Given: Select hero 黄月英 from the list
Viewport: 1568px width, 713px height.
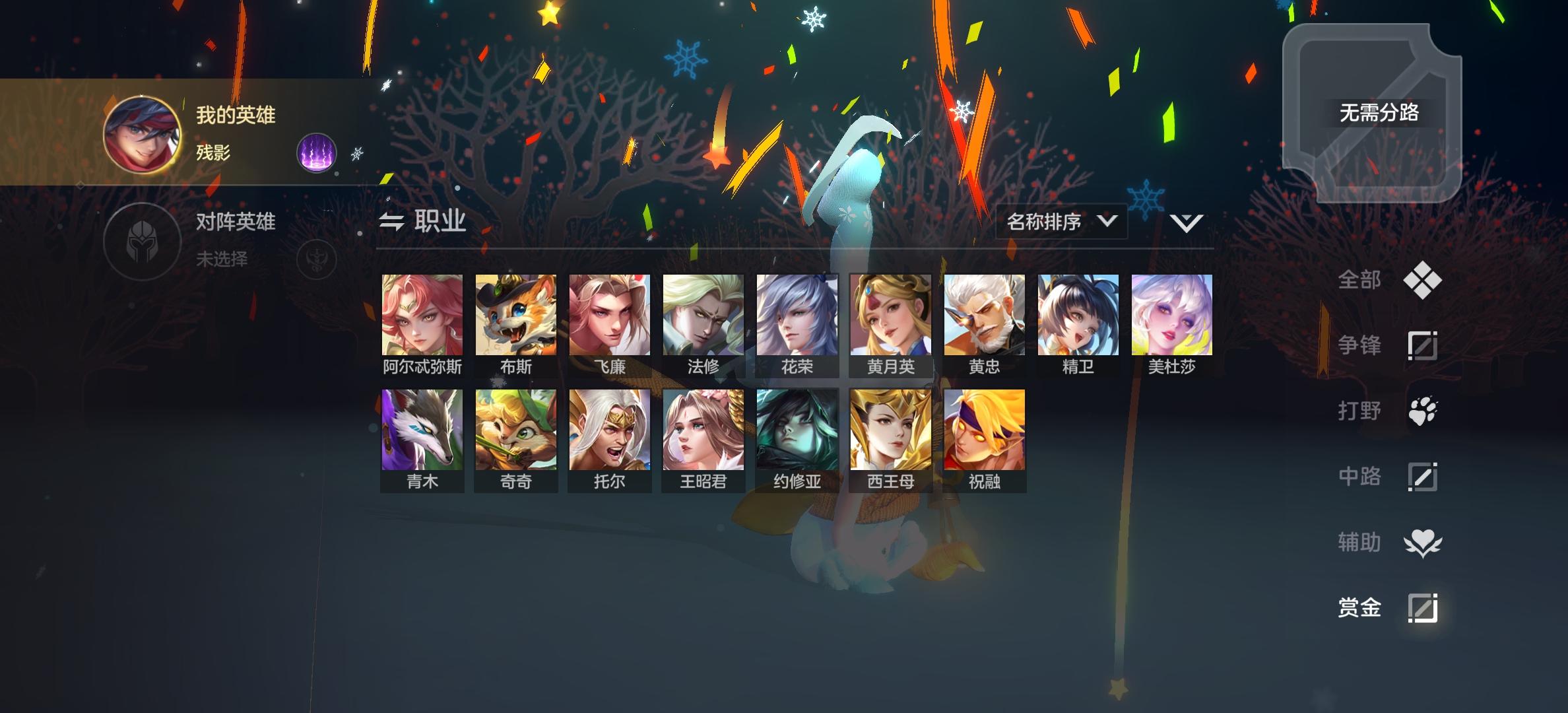Looking at the screenshot, I should pos(890,315).
